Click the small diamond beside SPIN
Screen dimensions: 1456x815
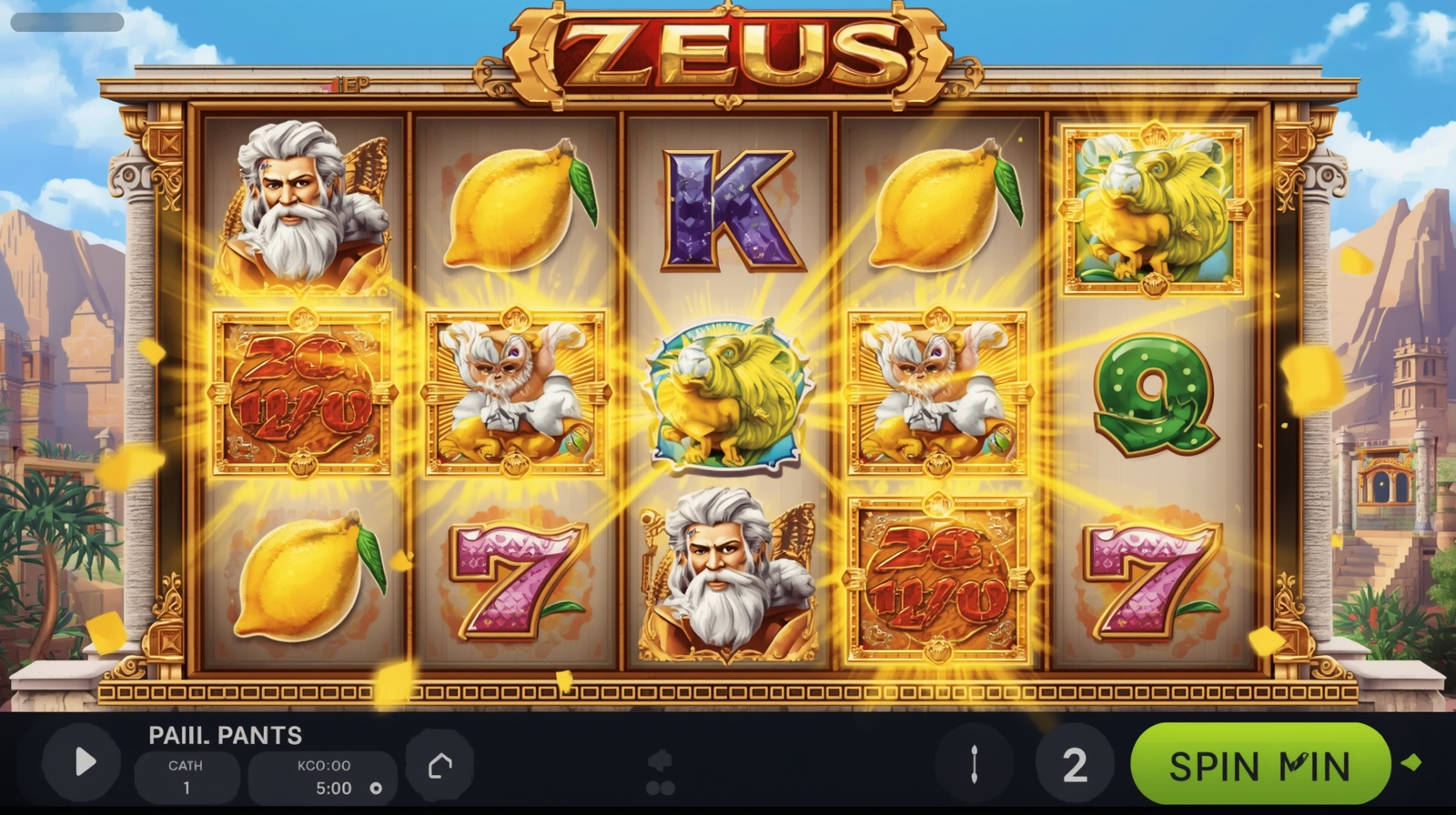[1412, 762]
